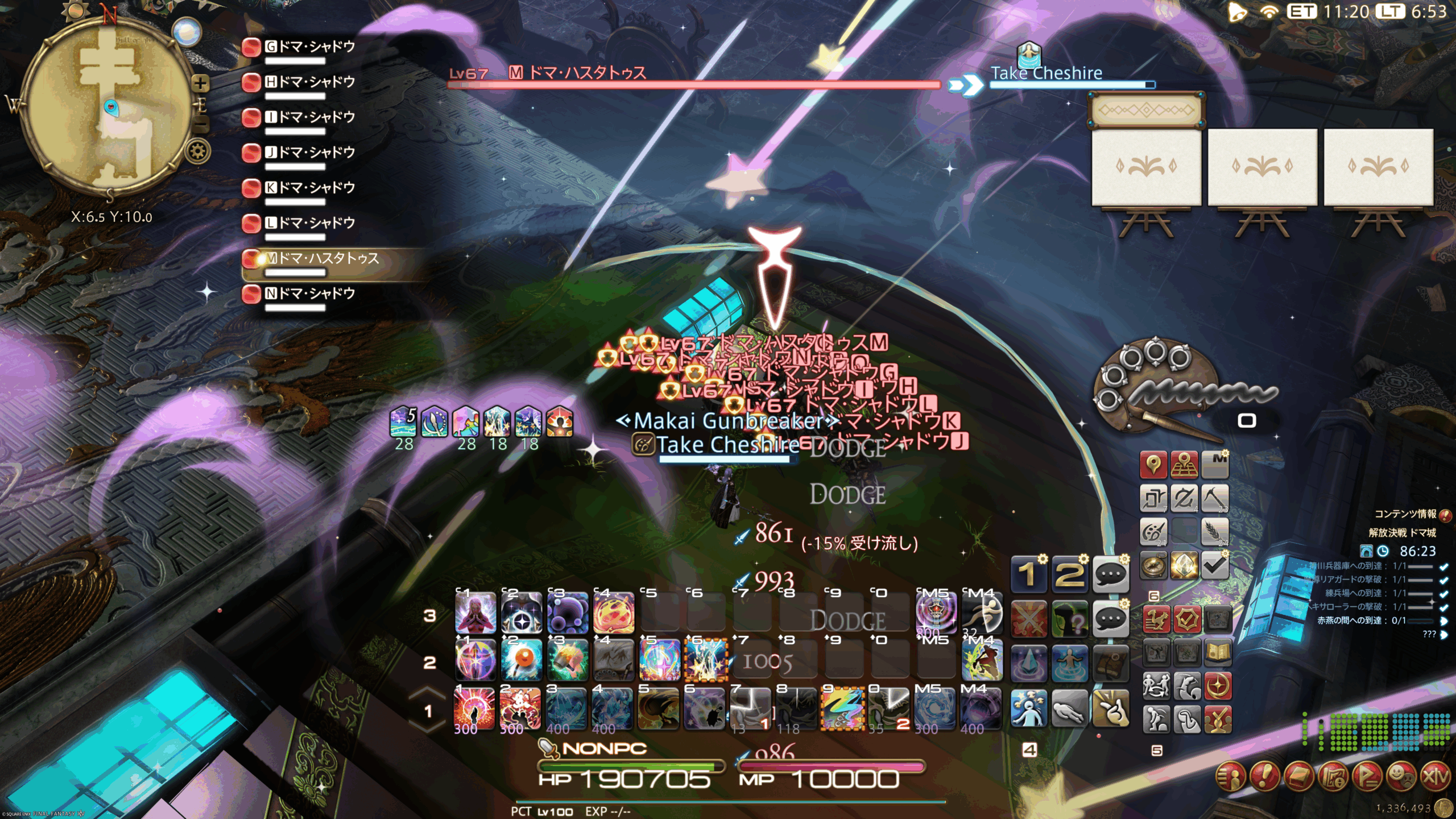Open the circular minimap
Screen dimensions: 1456x819
108,108
